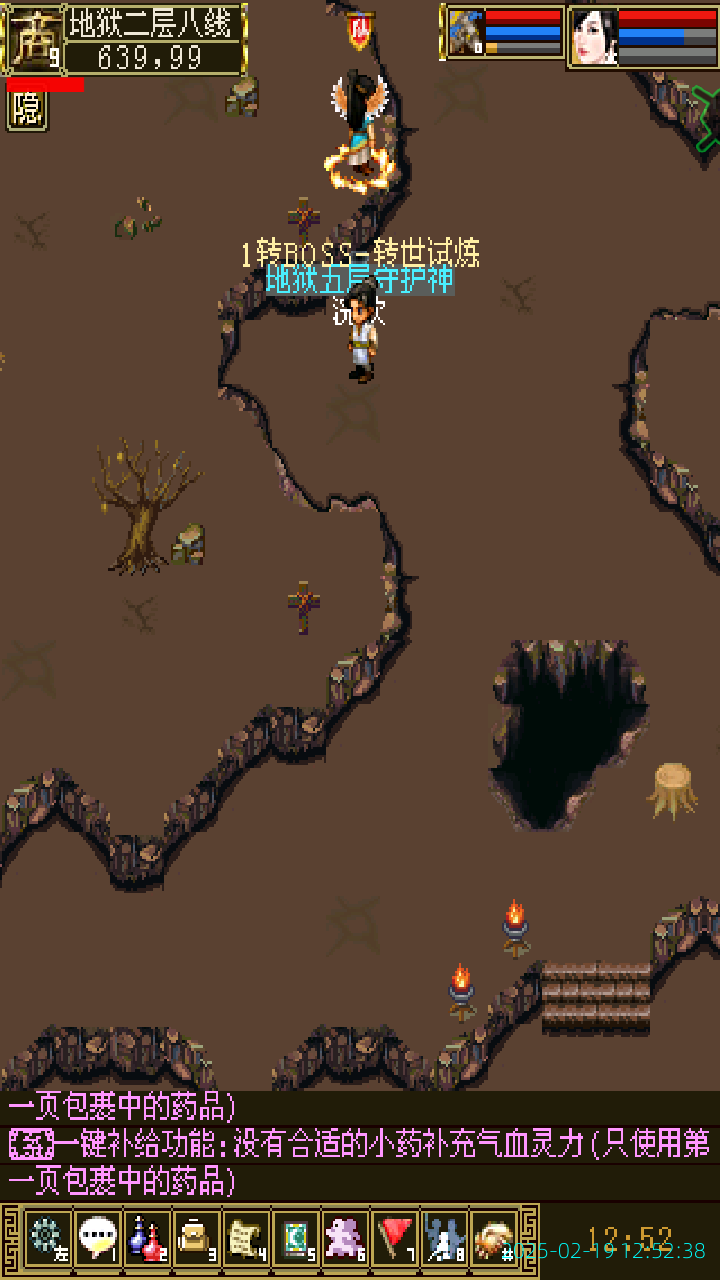Open the green card book icon
Image resolution: width=720 pixels, height=1280 pixels.
pos(295,1239)
